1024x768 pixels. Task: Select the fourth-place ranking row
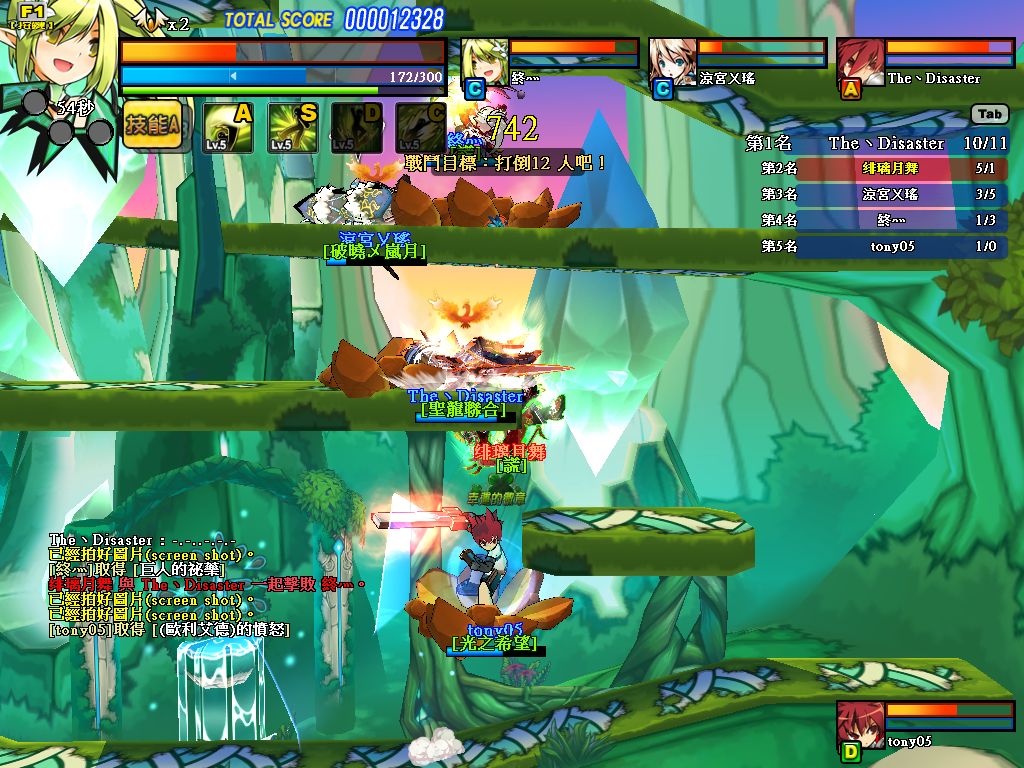click(882, 220)
